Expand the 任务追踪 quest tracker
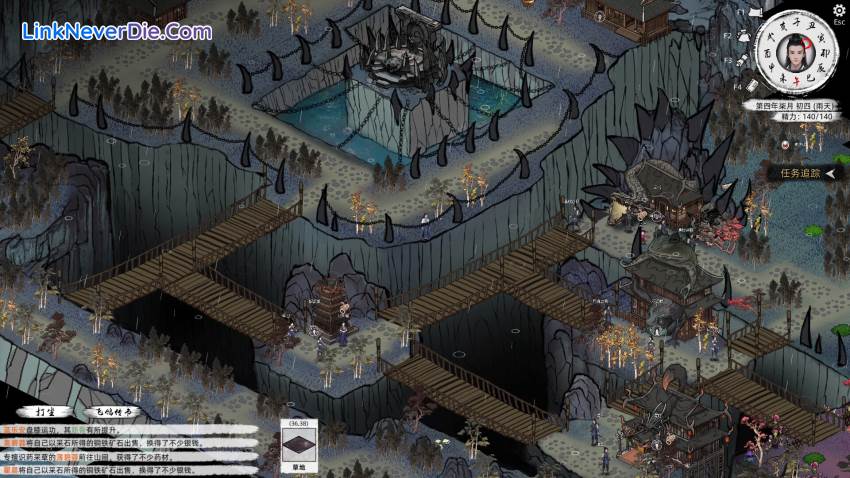The width and height of the screenshot is (850, 478). [x=801, y=173]
